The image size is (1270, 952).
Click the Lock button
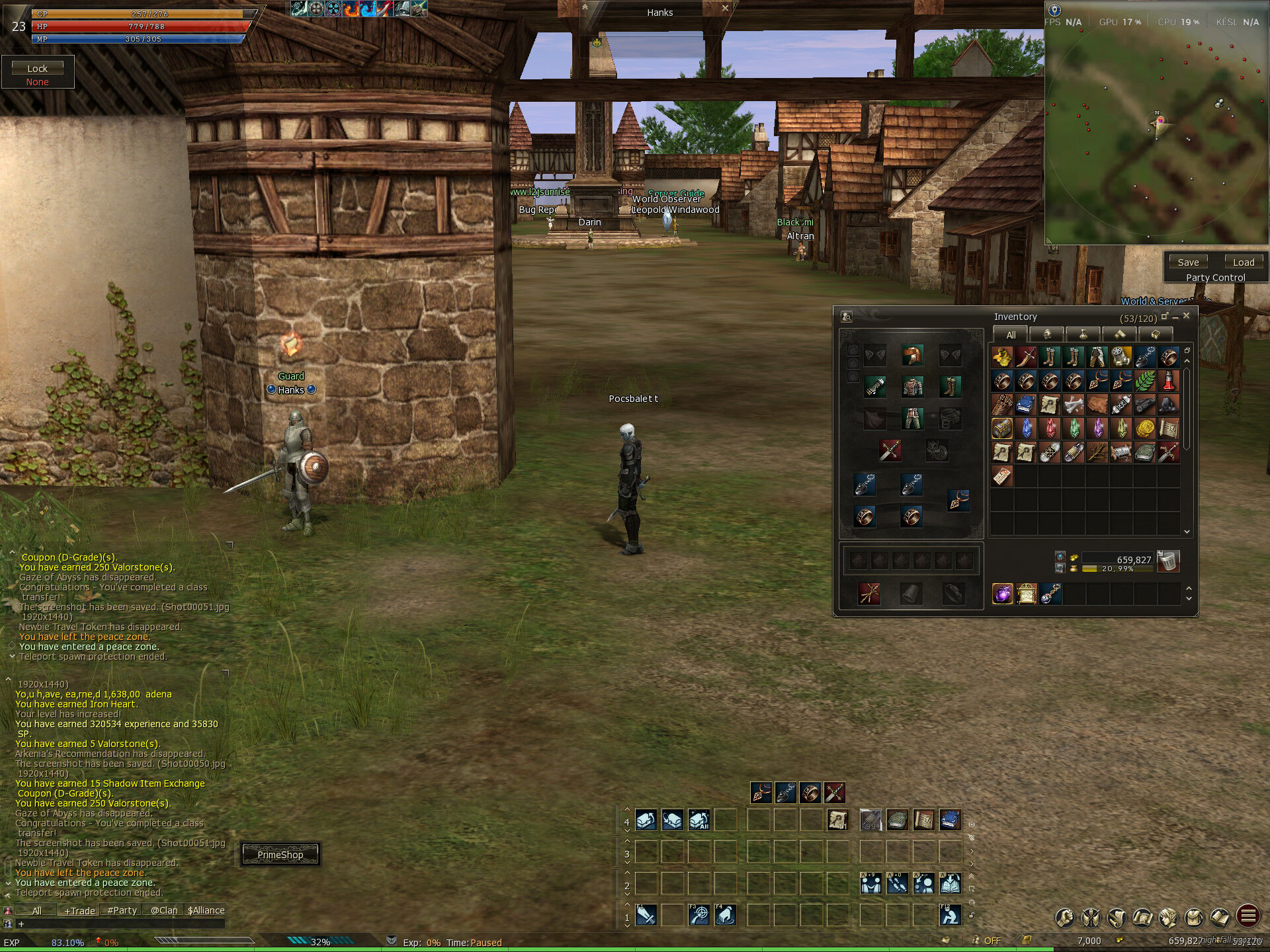click(37, 68)
